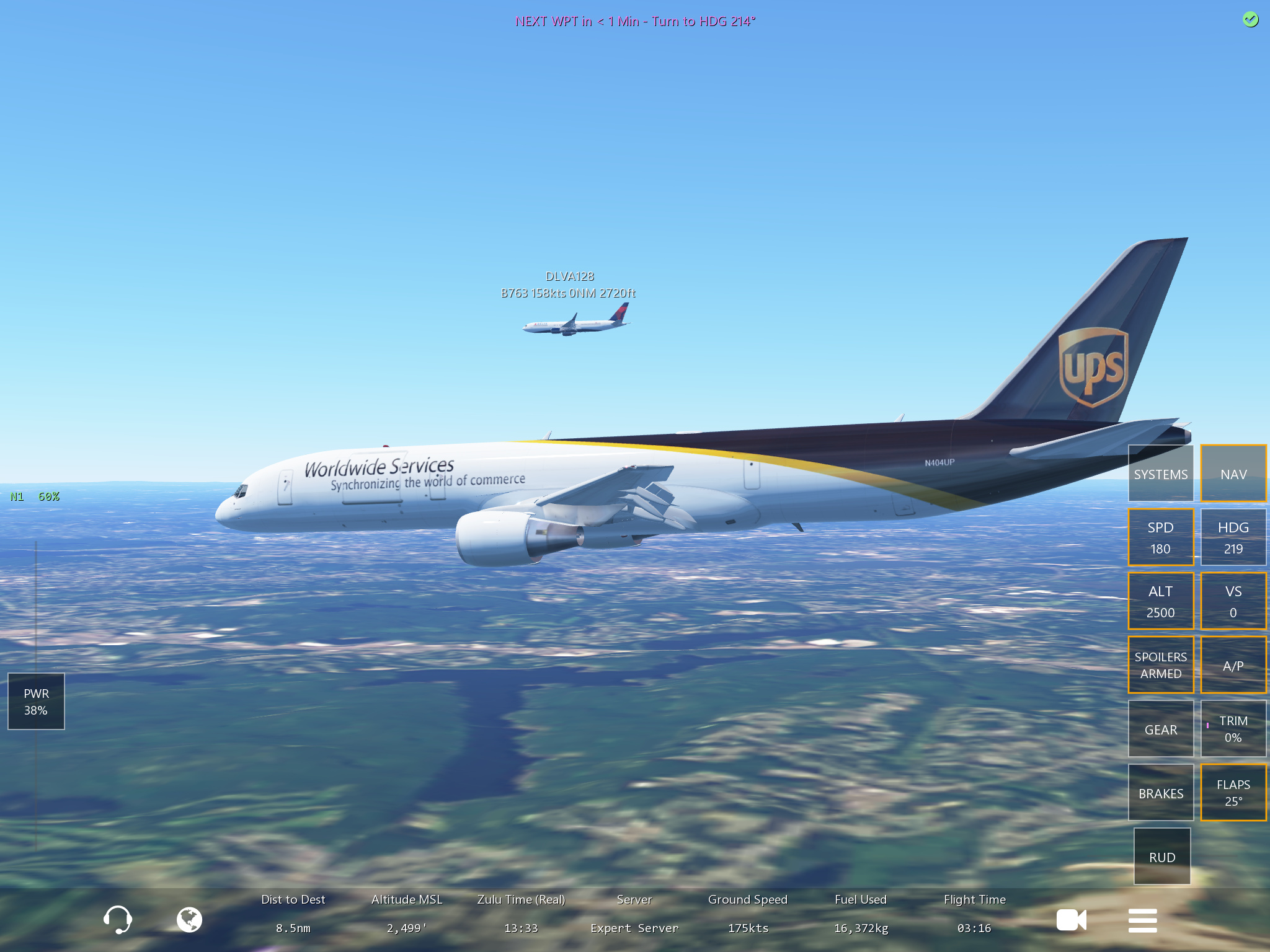This screenshot has height=952, width=1270.
Task: Open the PWR throttle control
Action: click(36, 702)
